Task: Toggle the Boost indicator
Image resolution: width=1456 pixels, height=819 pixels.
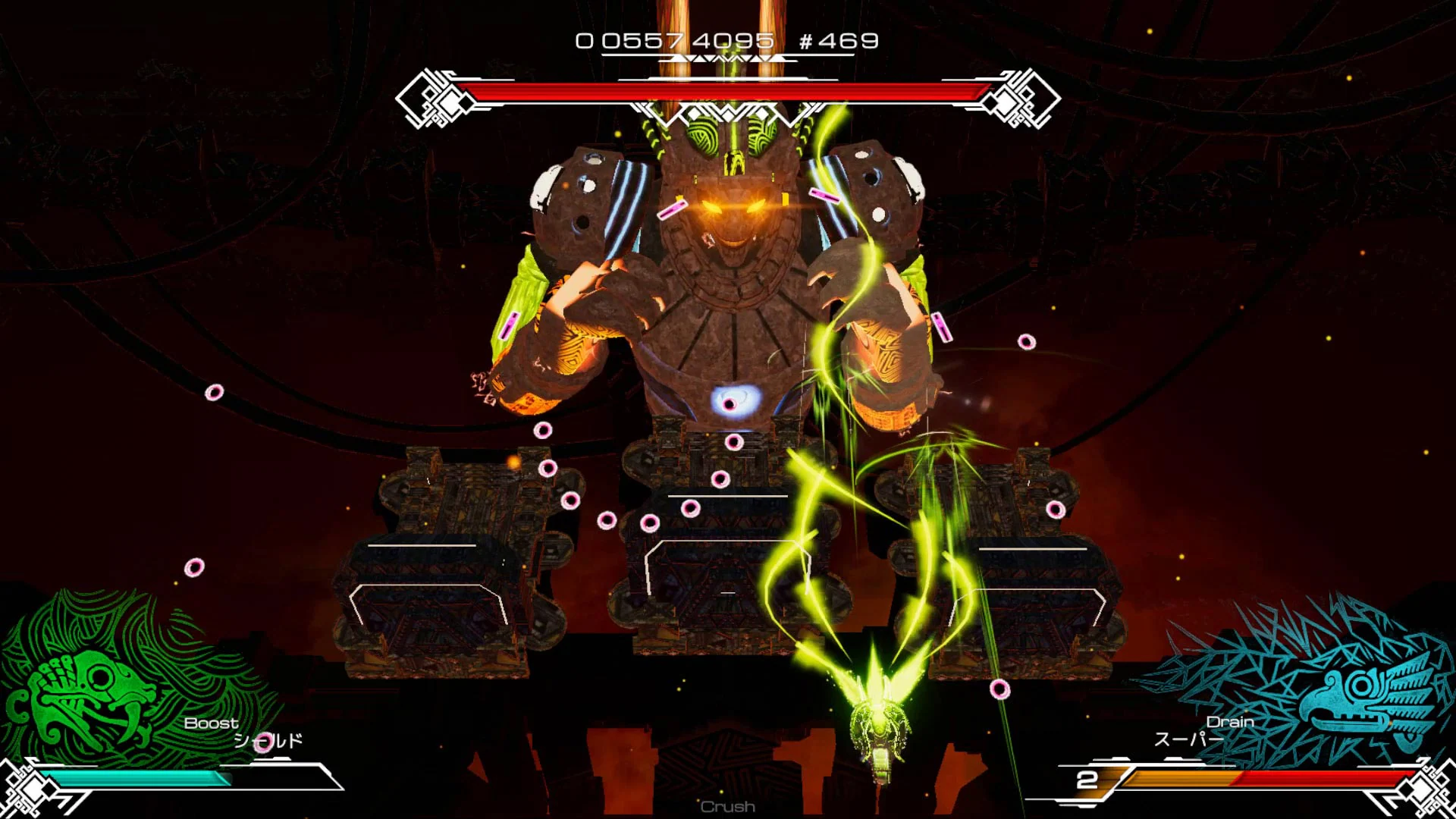Action: (x=210, y=724)
